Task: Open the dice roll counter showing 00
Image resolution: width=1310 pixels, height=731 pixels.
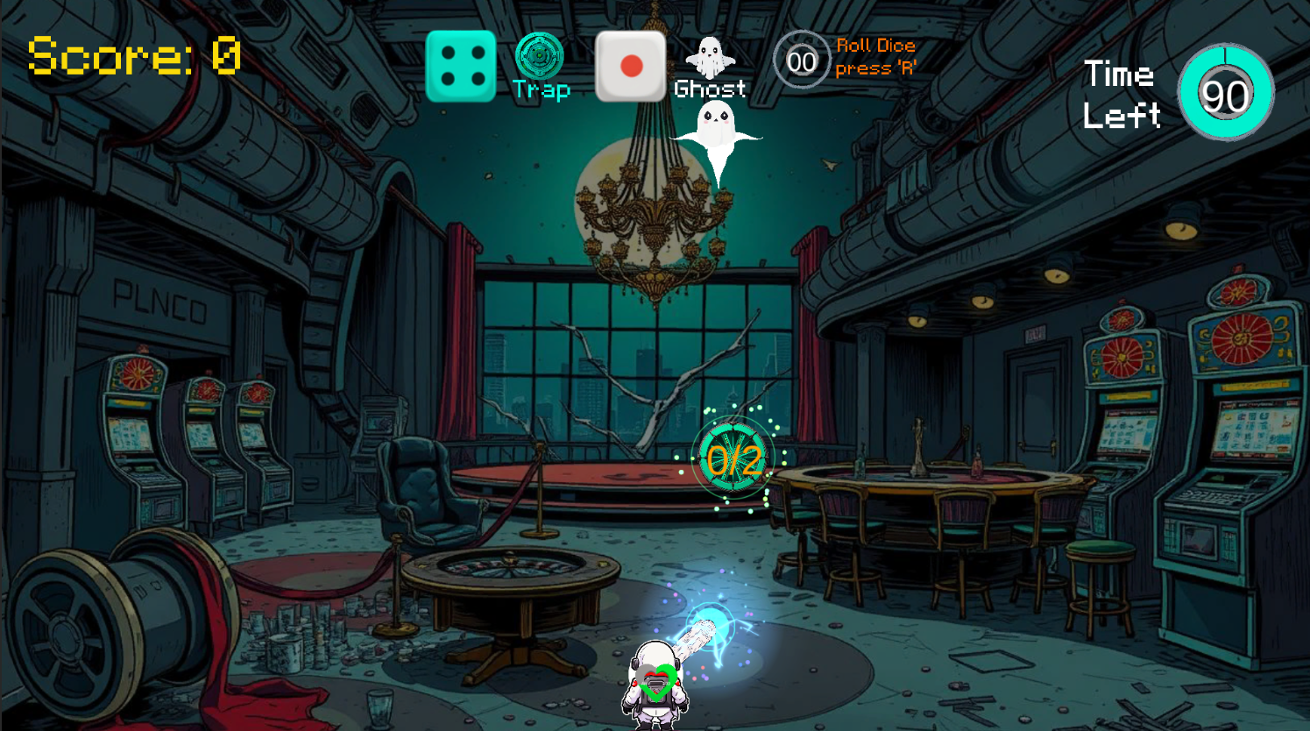Action: (800, 62)
